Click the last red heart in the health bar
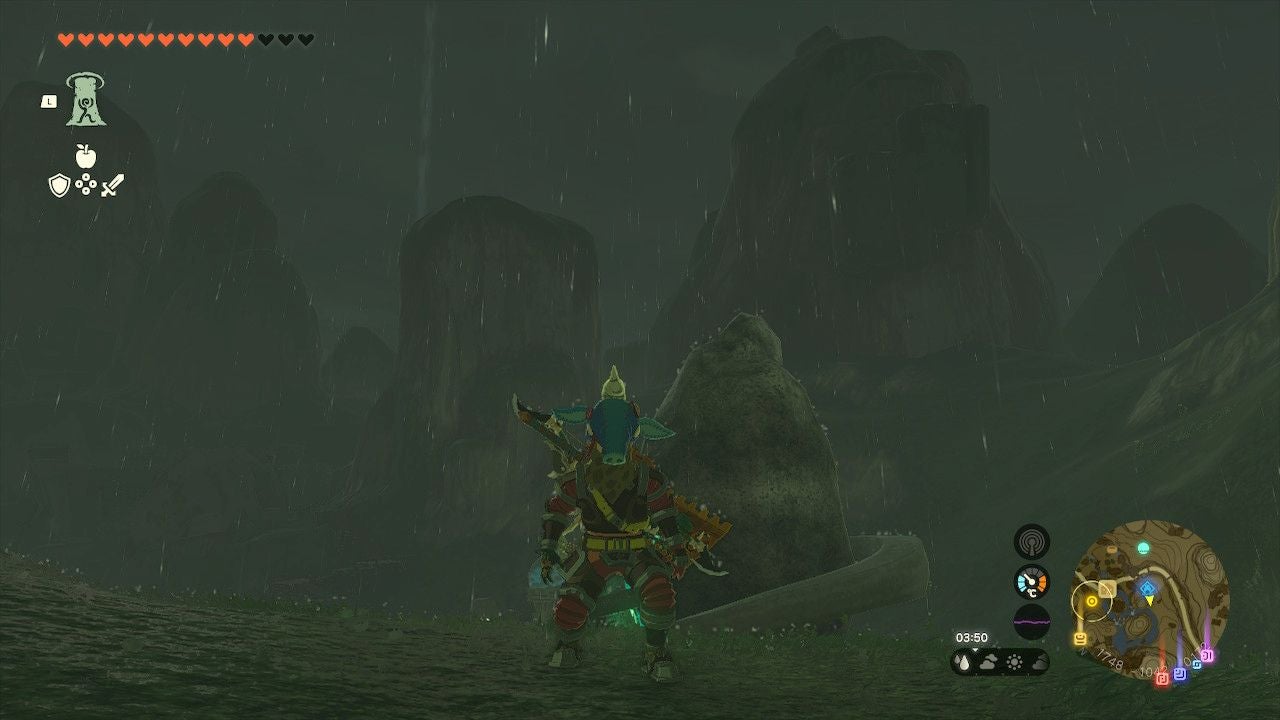The image size is (1280, 720). tap(245, 38)
